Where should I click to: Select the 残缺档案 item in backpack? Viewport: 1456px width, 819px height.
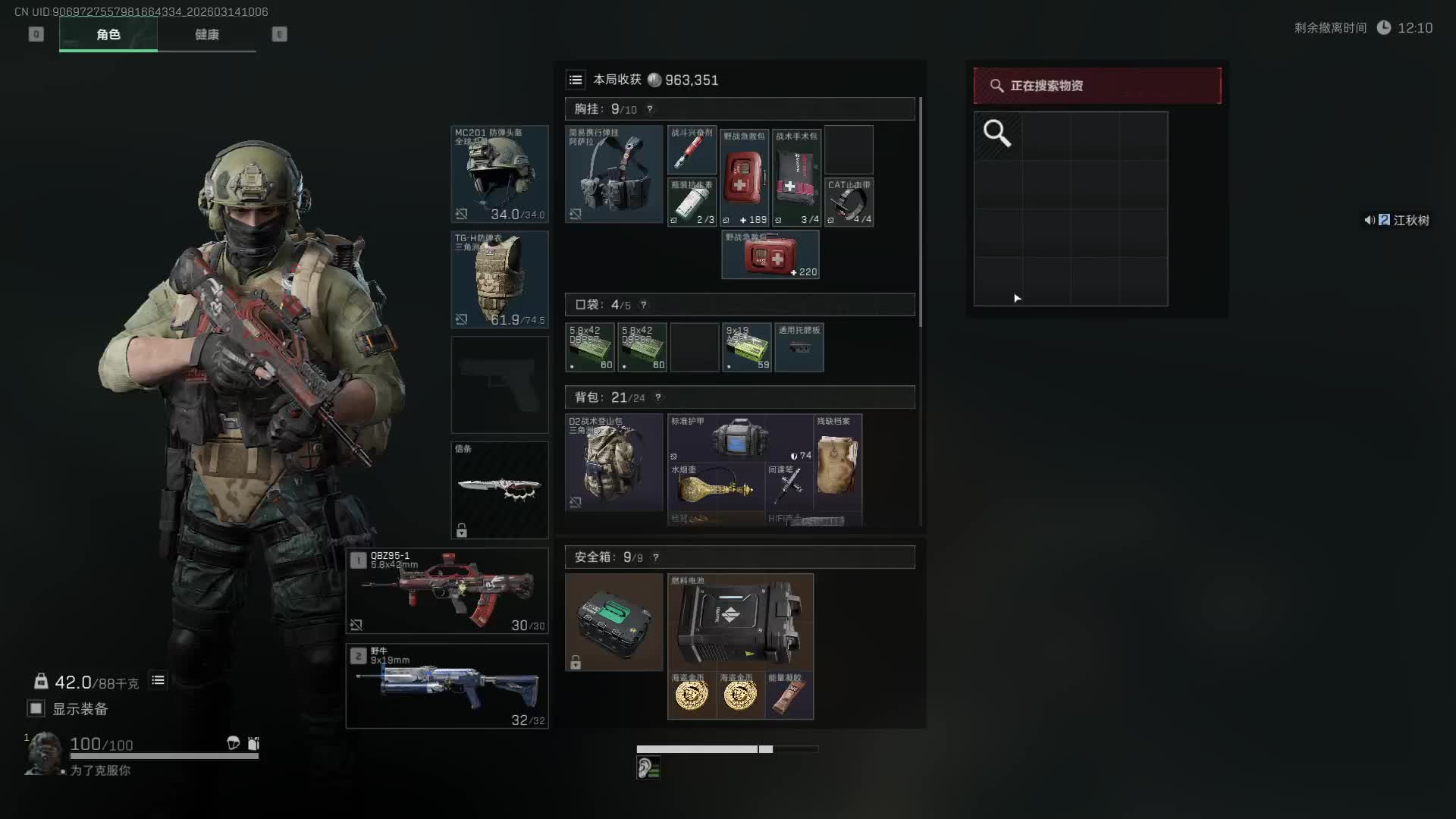[837, 462]
